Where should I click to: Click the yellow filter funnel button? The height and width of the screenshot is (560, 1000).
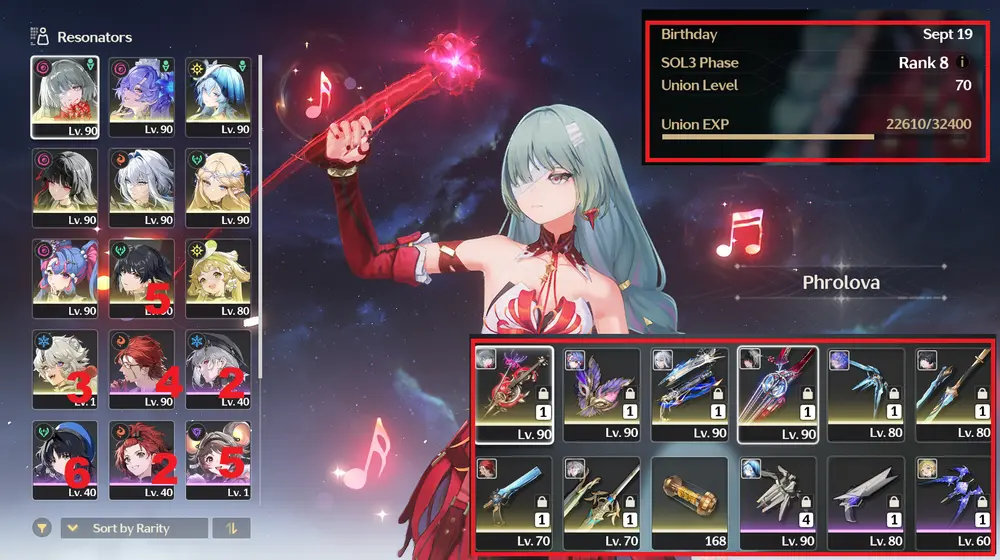[42, 528]
